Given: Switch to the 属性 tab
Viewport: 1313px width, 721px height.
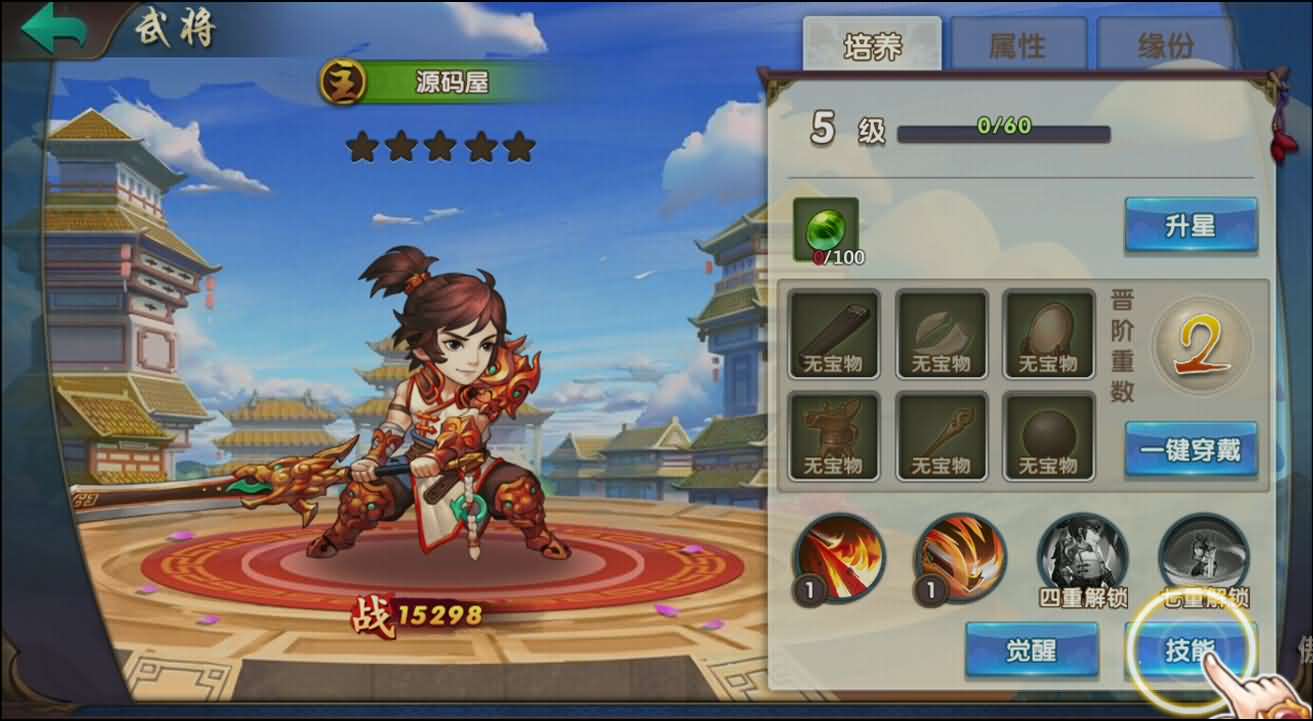Looking at the screenshot, I should coord(1020,43).
